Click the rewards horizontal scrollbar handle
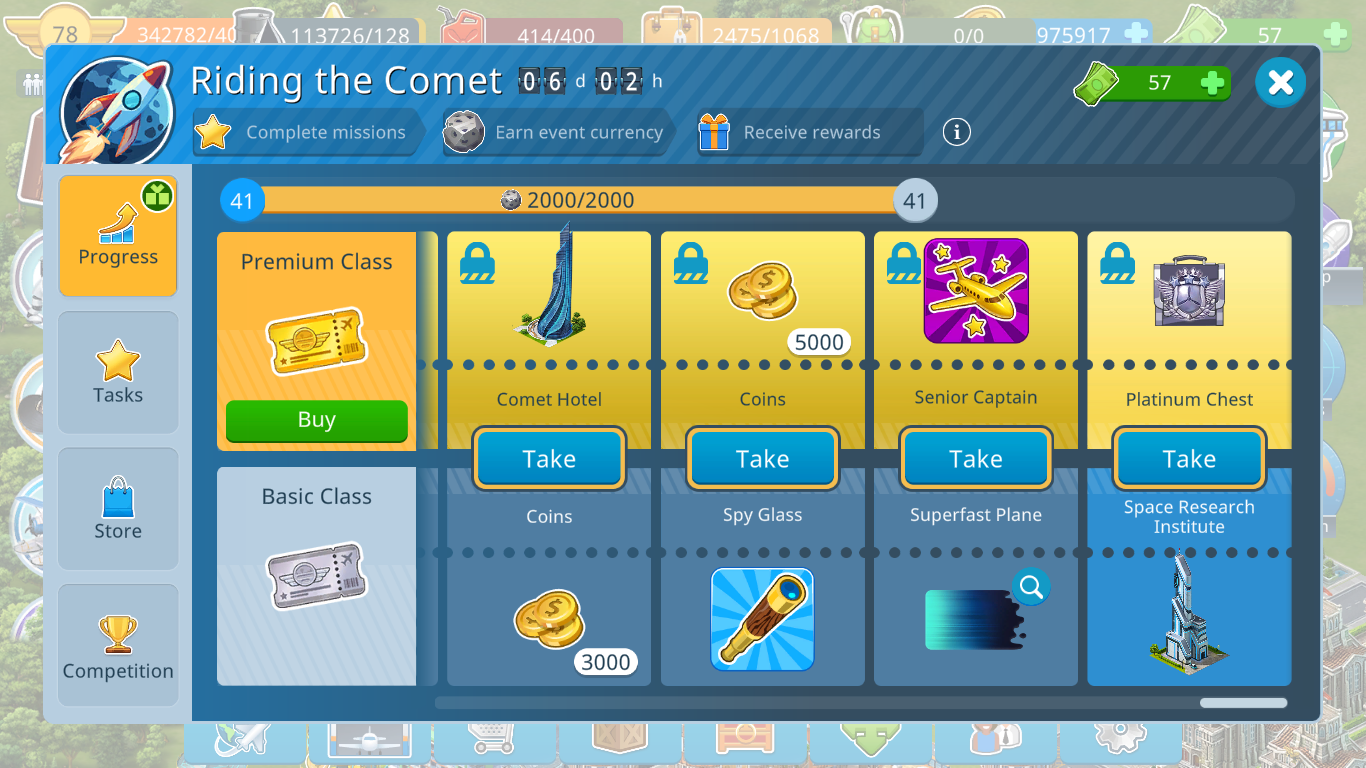The image size is (1366, 768). click(1243, 703)
